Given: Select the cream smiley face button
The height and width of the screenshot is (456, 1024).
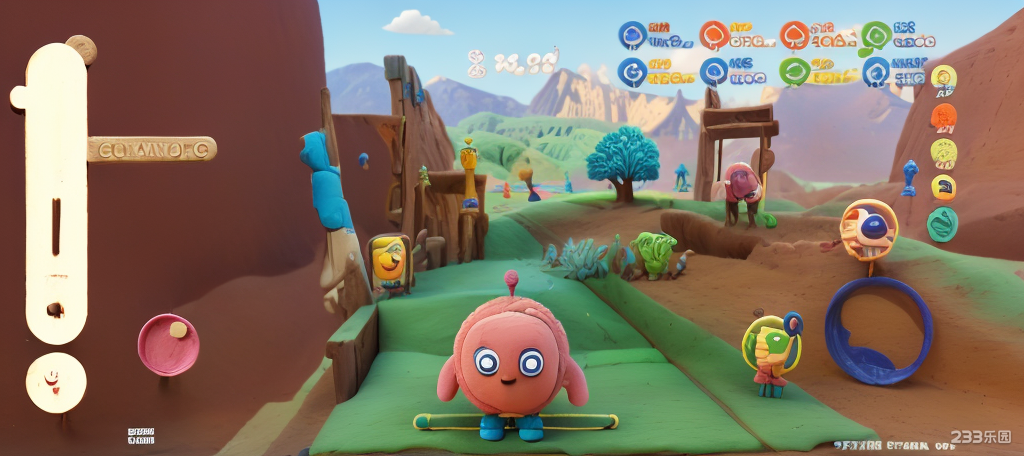Looking at the screenshot, I should 55,382.
